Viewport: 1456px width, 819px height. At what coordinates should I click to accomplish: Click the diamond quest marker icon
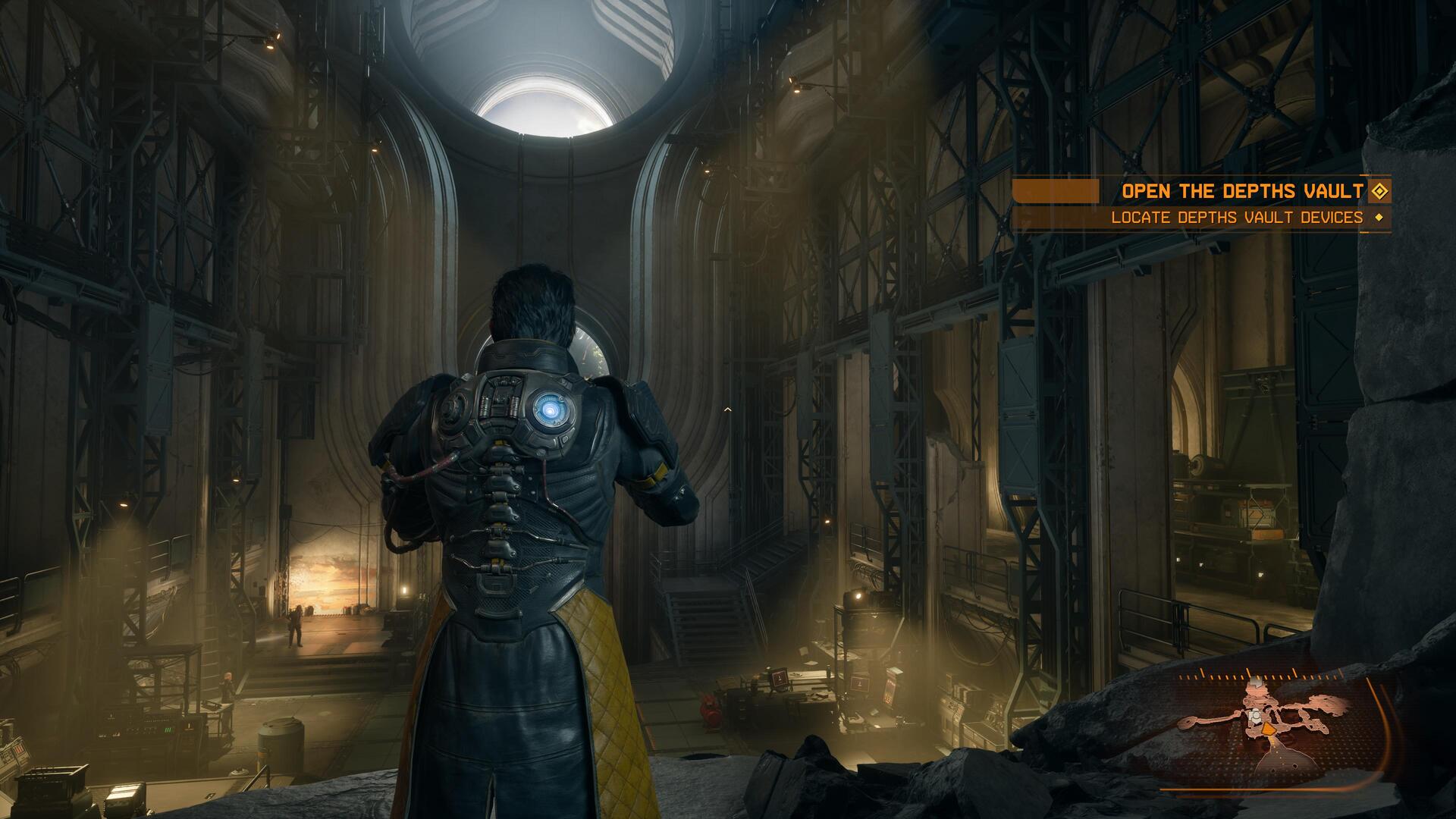pyautogui.click(x=1379, y=191)
